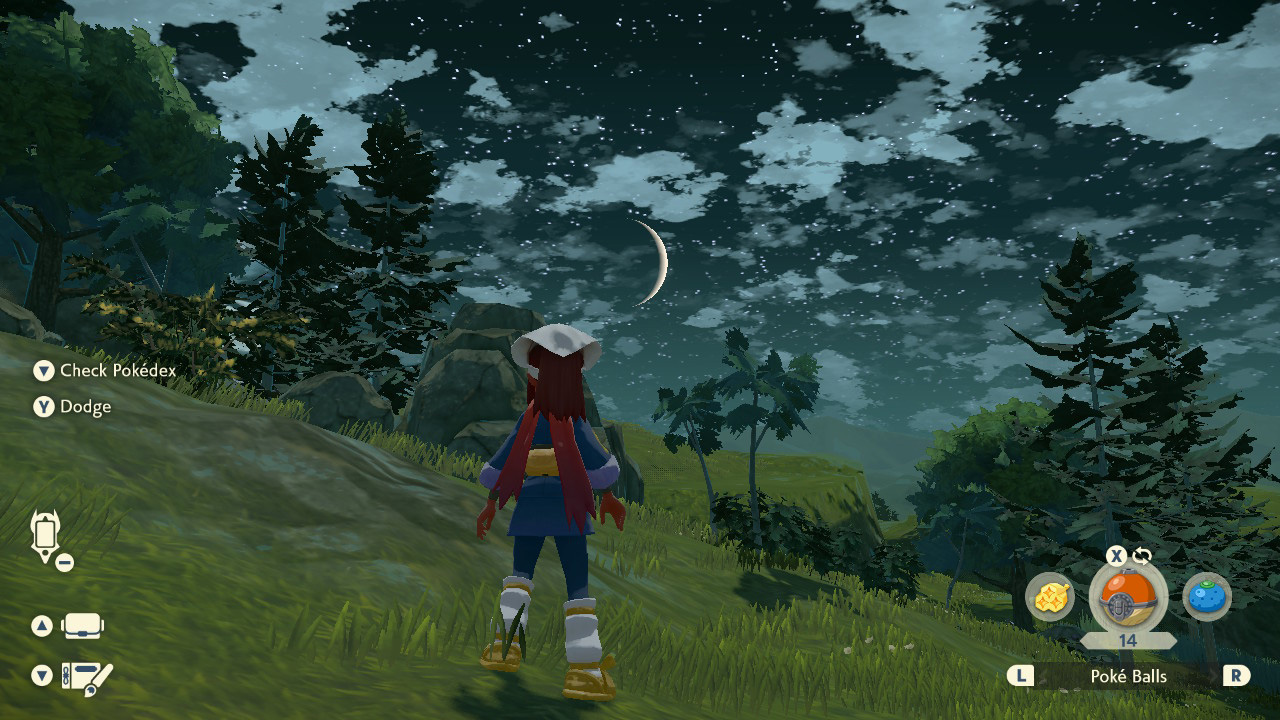Select the Star Piece item icon
This screenshot has height=720, width=1280.
(x=1048, y=597)
